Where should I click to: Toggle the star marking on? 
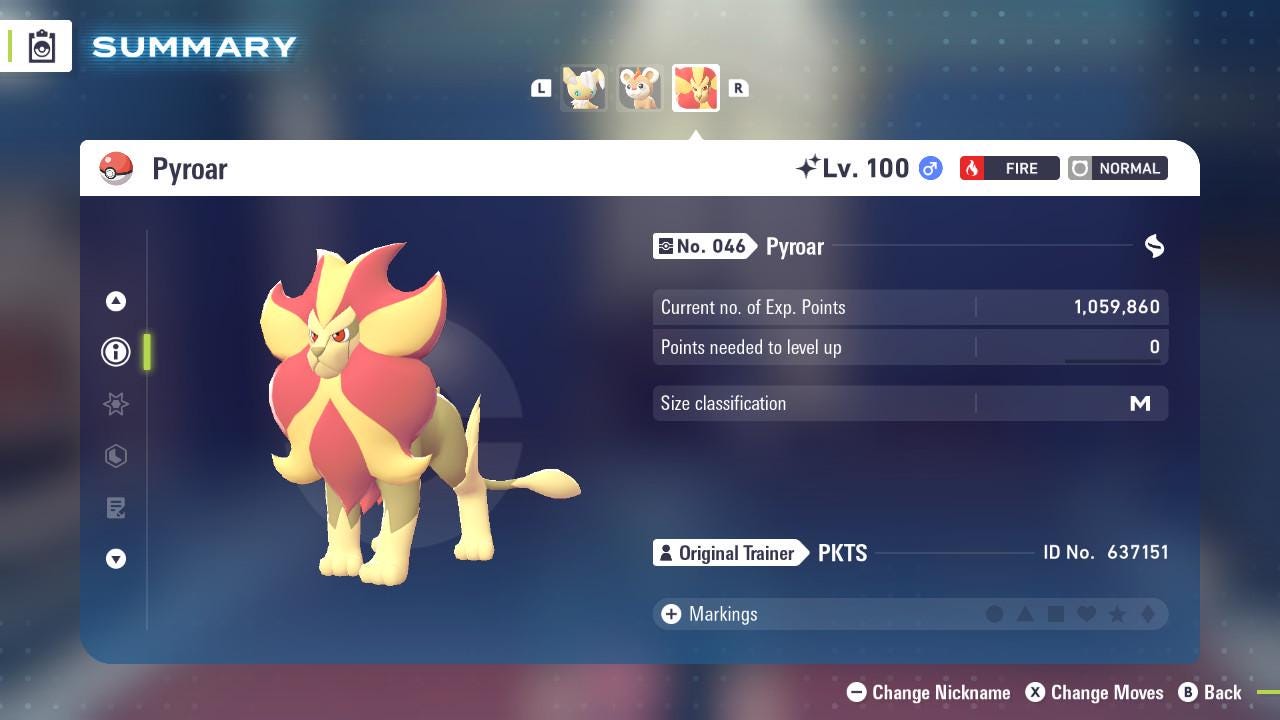1116,614
